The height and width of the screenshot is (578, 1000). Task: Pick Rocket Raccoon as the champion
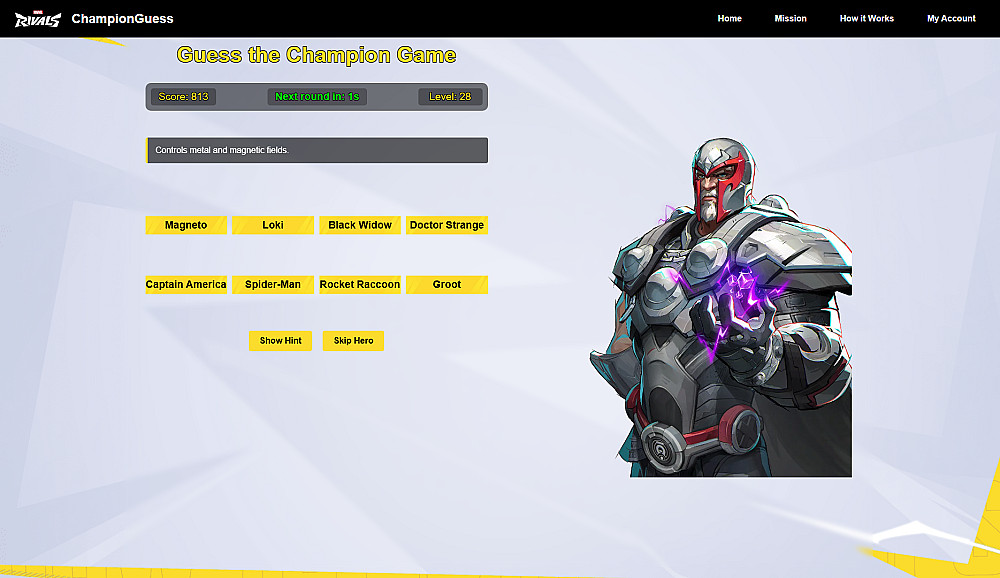(360, 285)
